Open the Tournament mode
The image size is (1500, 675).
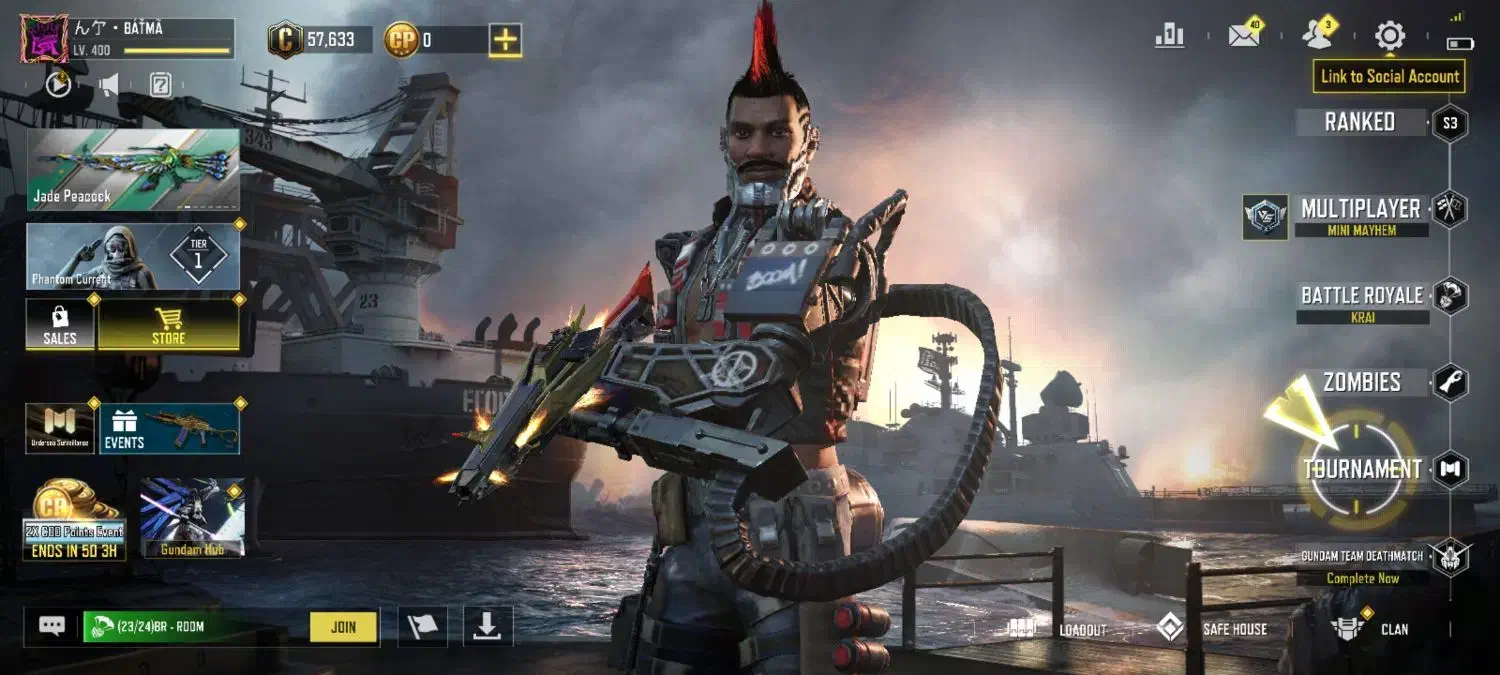(1361, 469)
